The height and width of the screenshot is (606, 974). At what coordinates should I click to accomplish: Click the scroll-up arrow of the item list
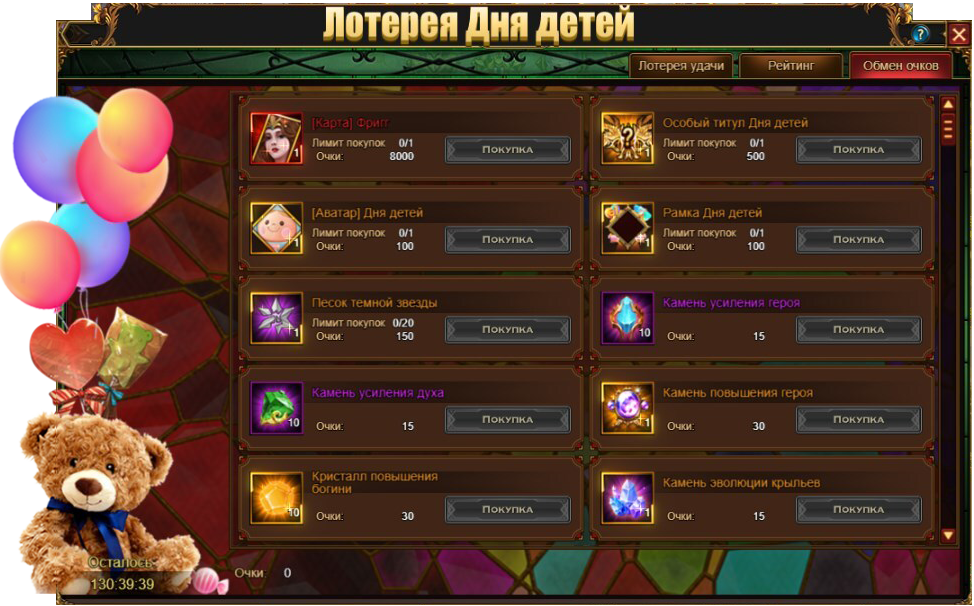948,104
